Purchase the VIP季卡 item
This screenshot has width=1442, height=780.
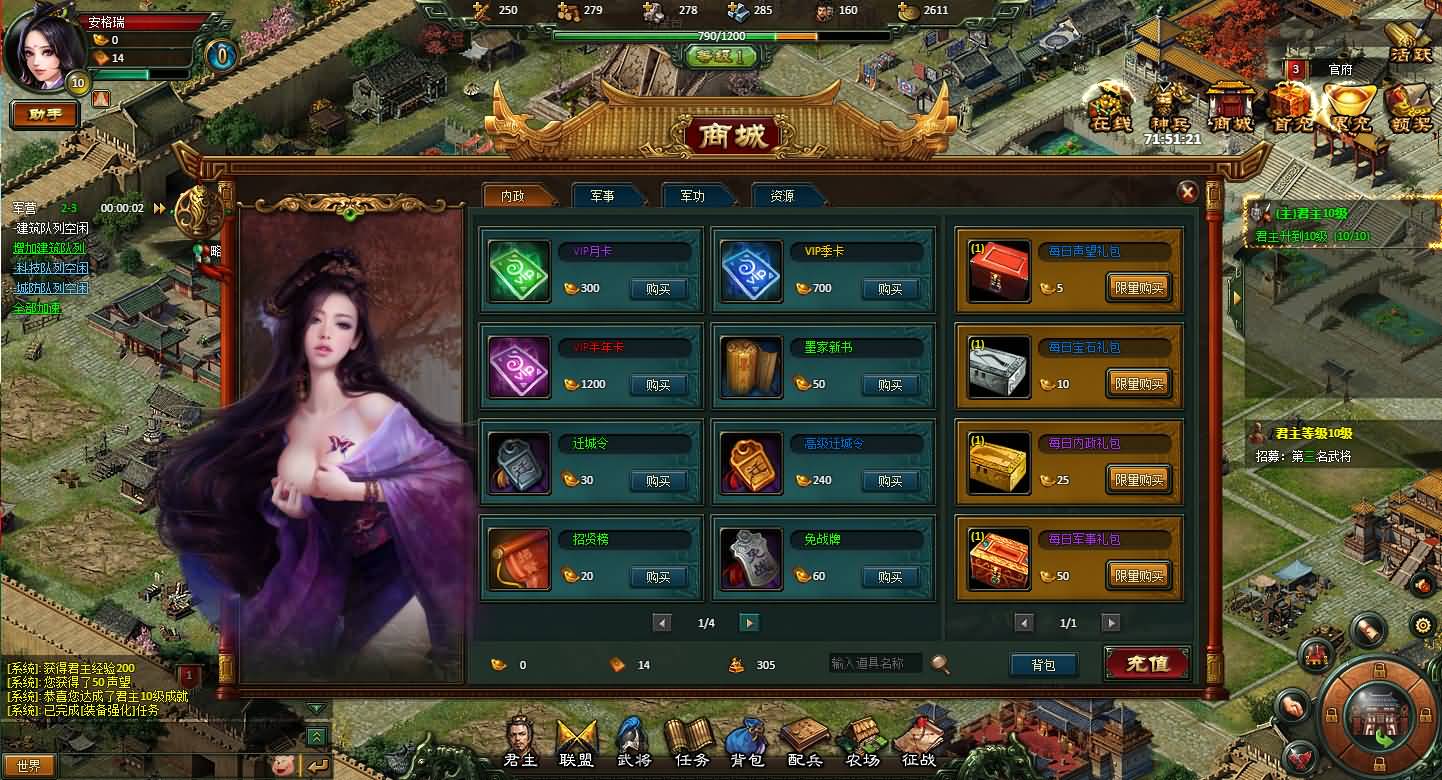pos(889,289)
